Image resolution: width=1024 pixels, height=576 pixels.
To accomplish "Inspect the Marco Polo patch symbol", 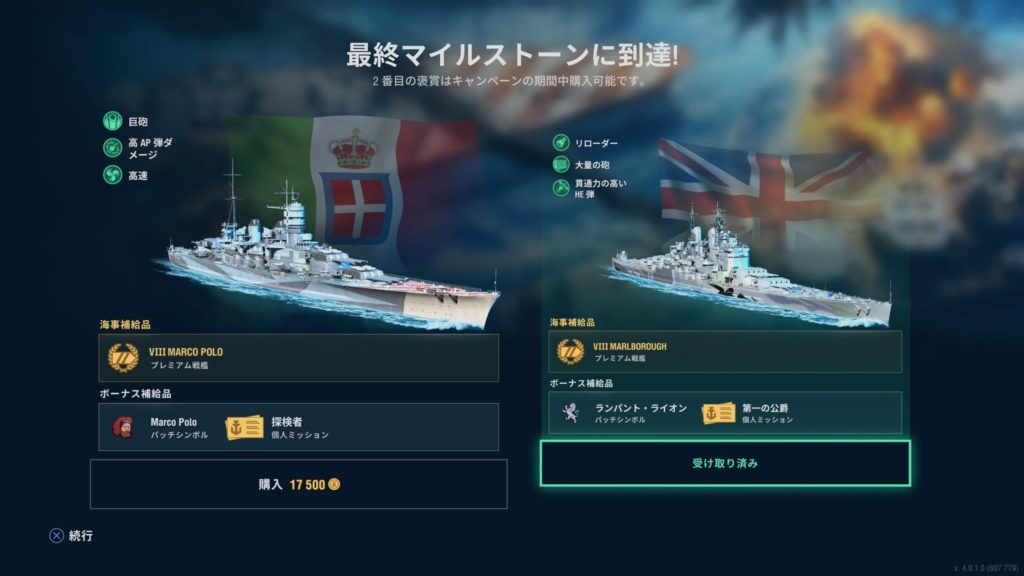I will coord(124,427).
